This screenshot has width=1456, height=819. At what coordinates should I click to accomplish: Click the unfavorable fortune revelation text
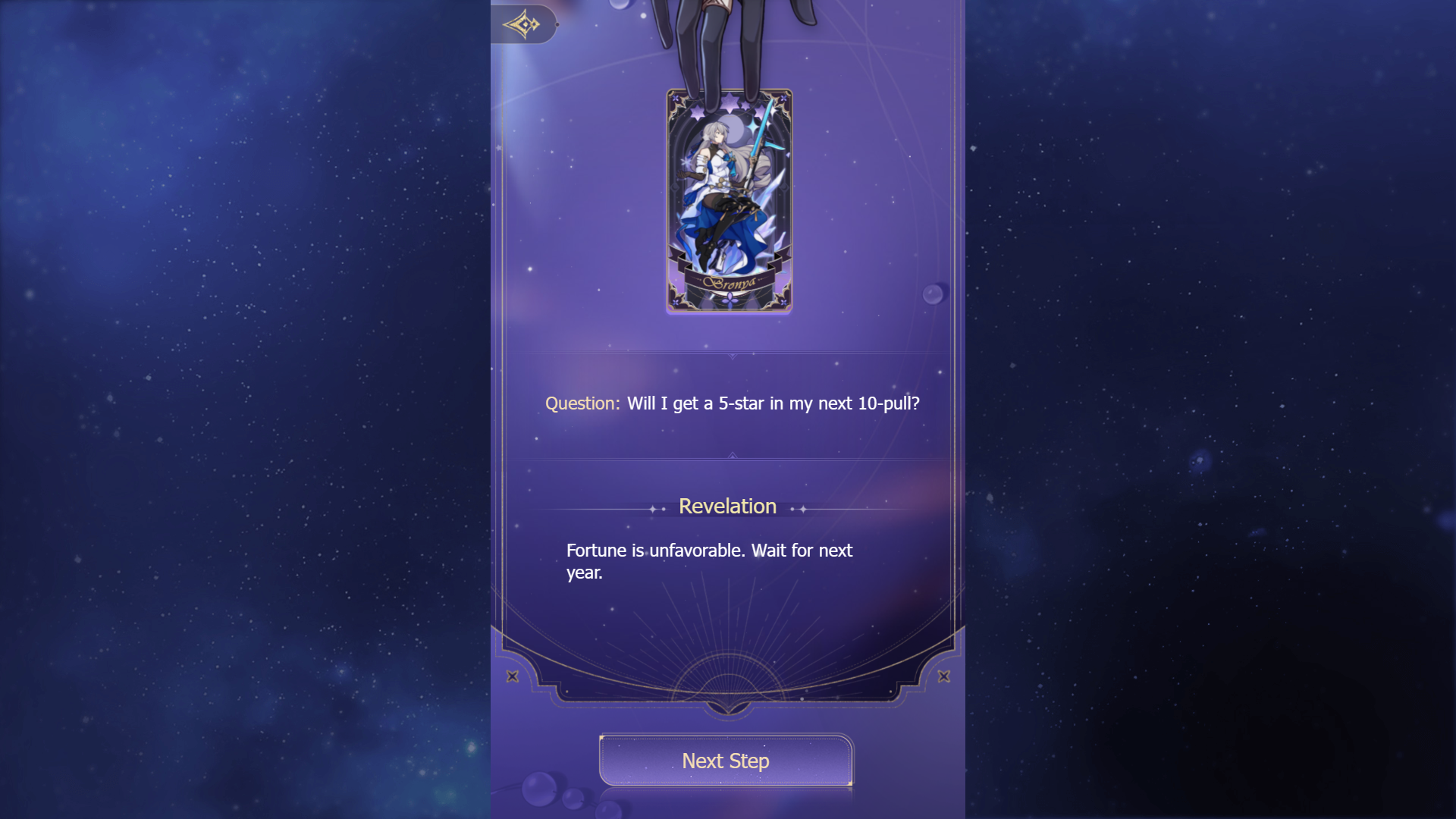click(709, 561)
